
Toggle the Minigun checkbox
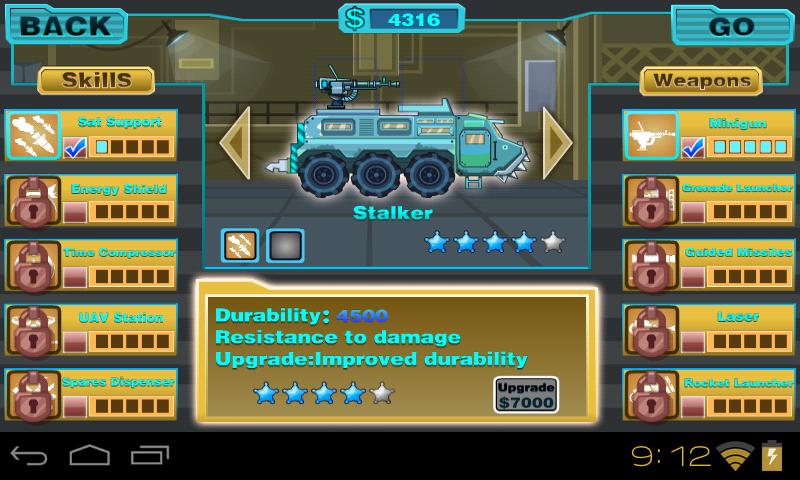693,148
